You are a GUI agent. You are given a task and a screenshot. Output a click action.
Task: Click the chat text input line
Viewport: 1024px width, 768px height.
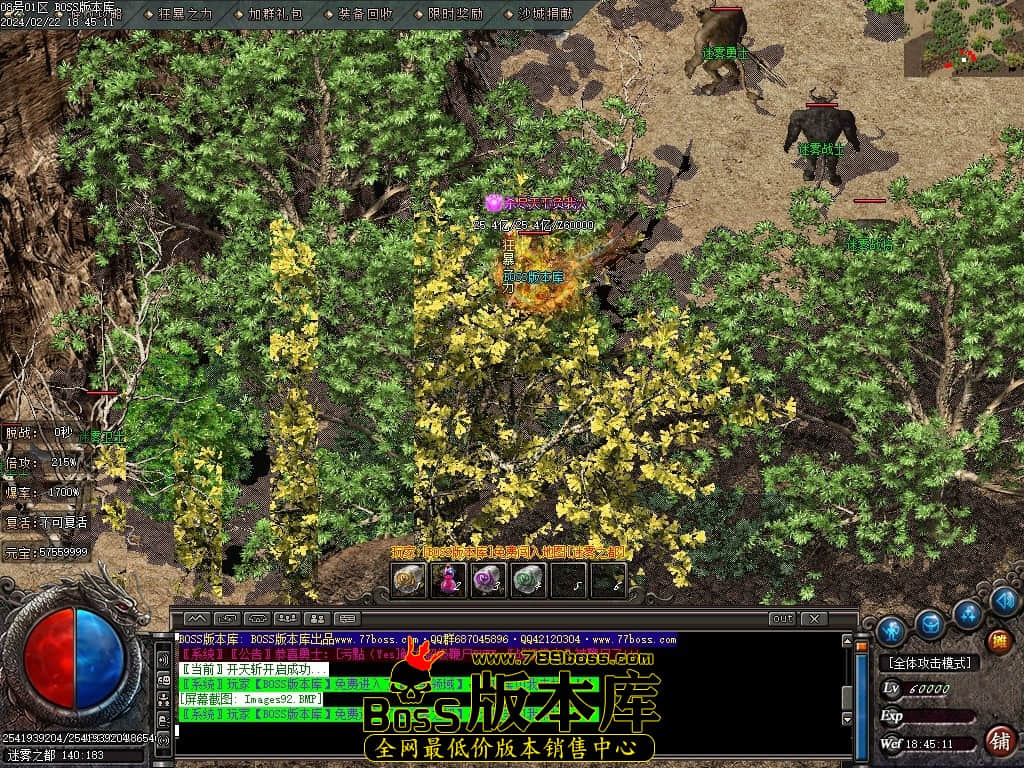pyautogui.click(x=500, y=730)
